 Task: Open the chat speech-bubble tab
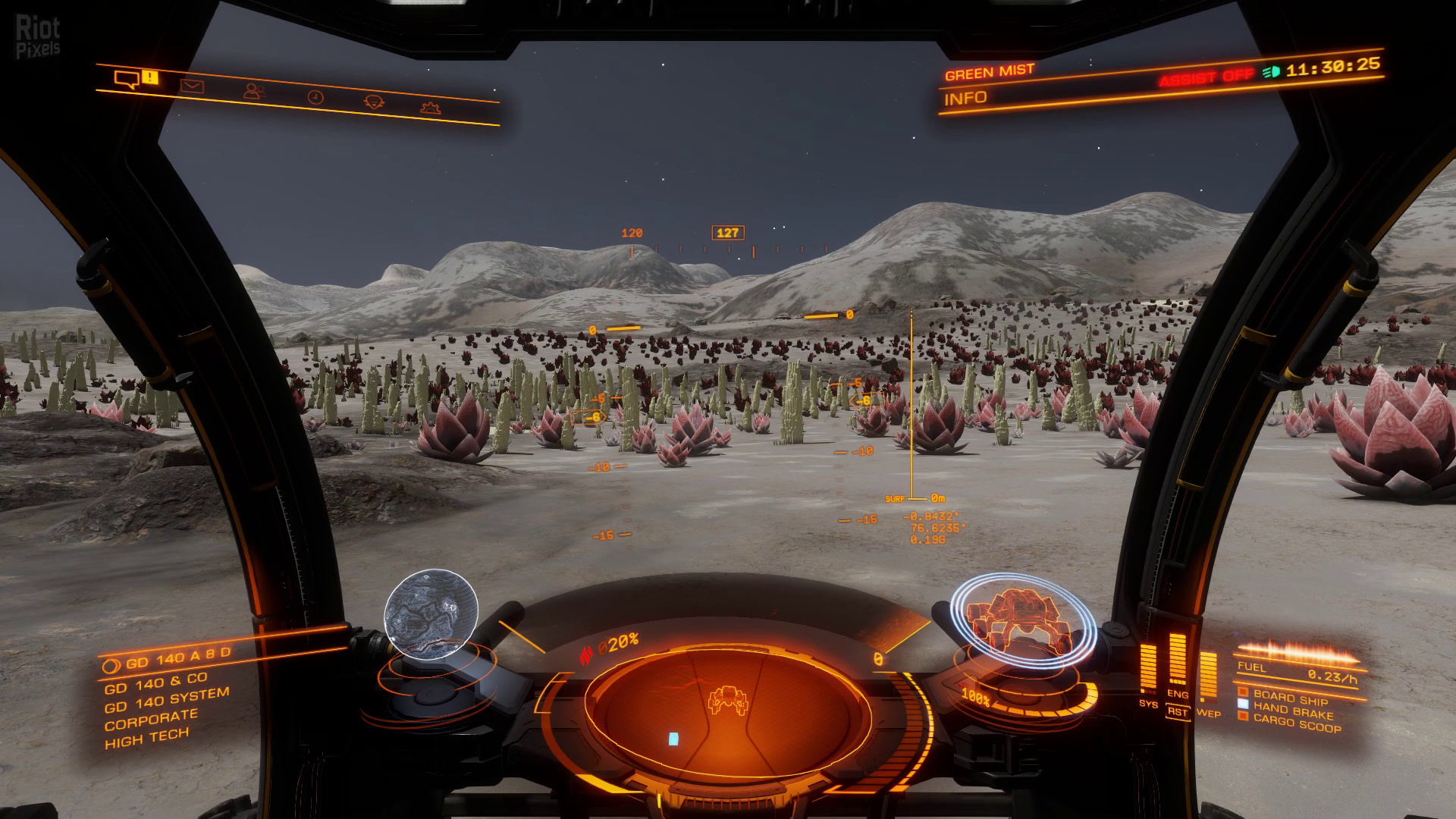127,79
